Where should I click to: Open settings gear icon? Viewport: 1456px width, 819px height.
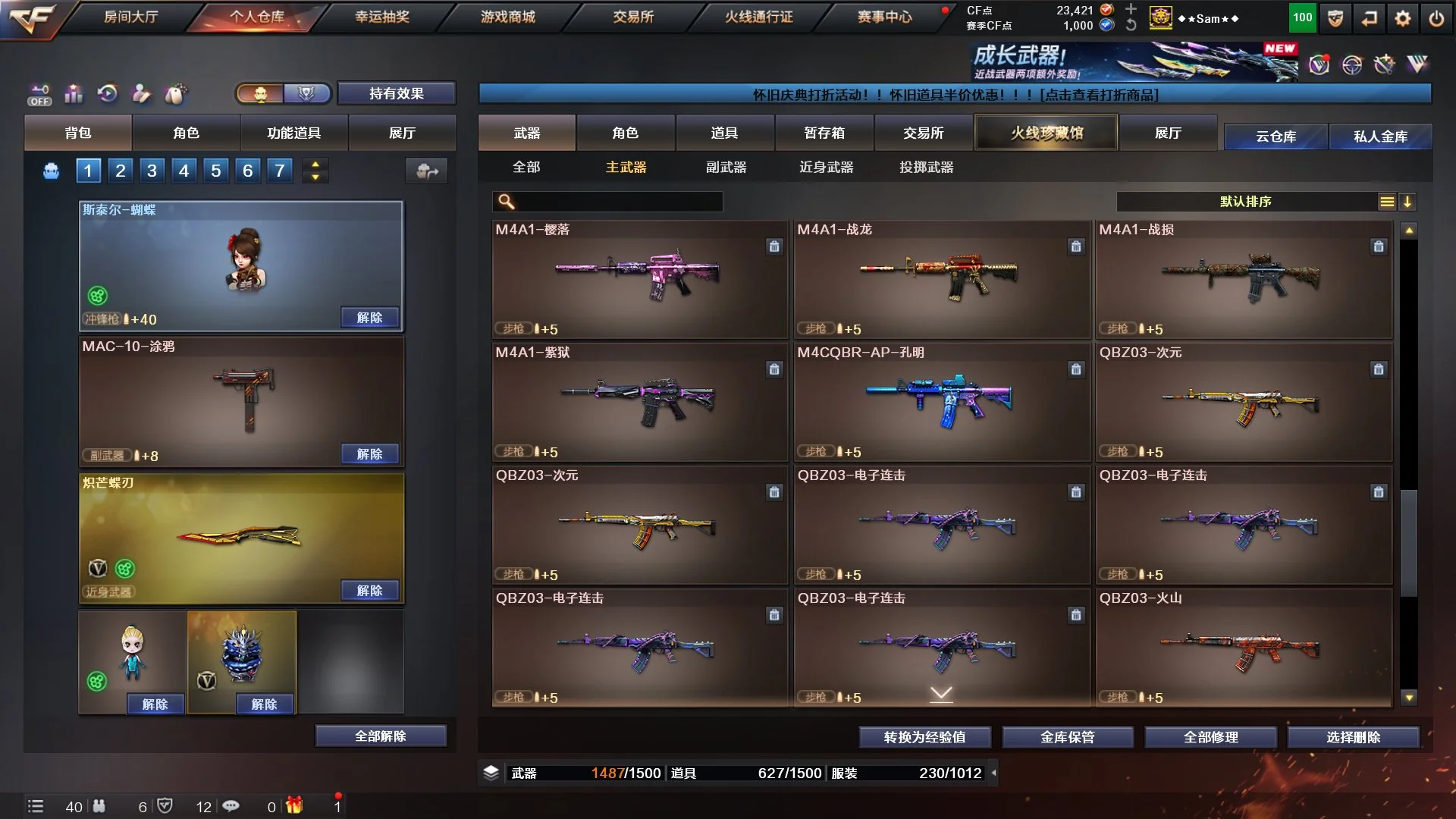point(1402,18)
